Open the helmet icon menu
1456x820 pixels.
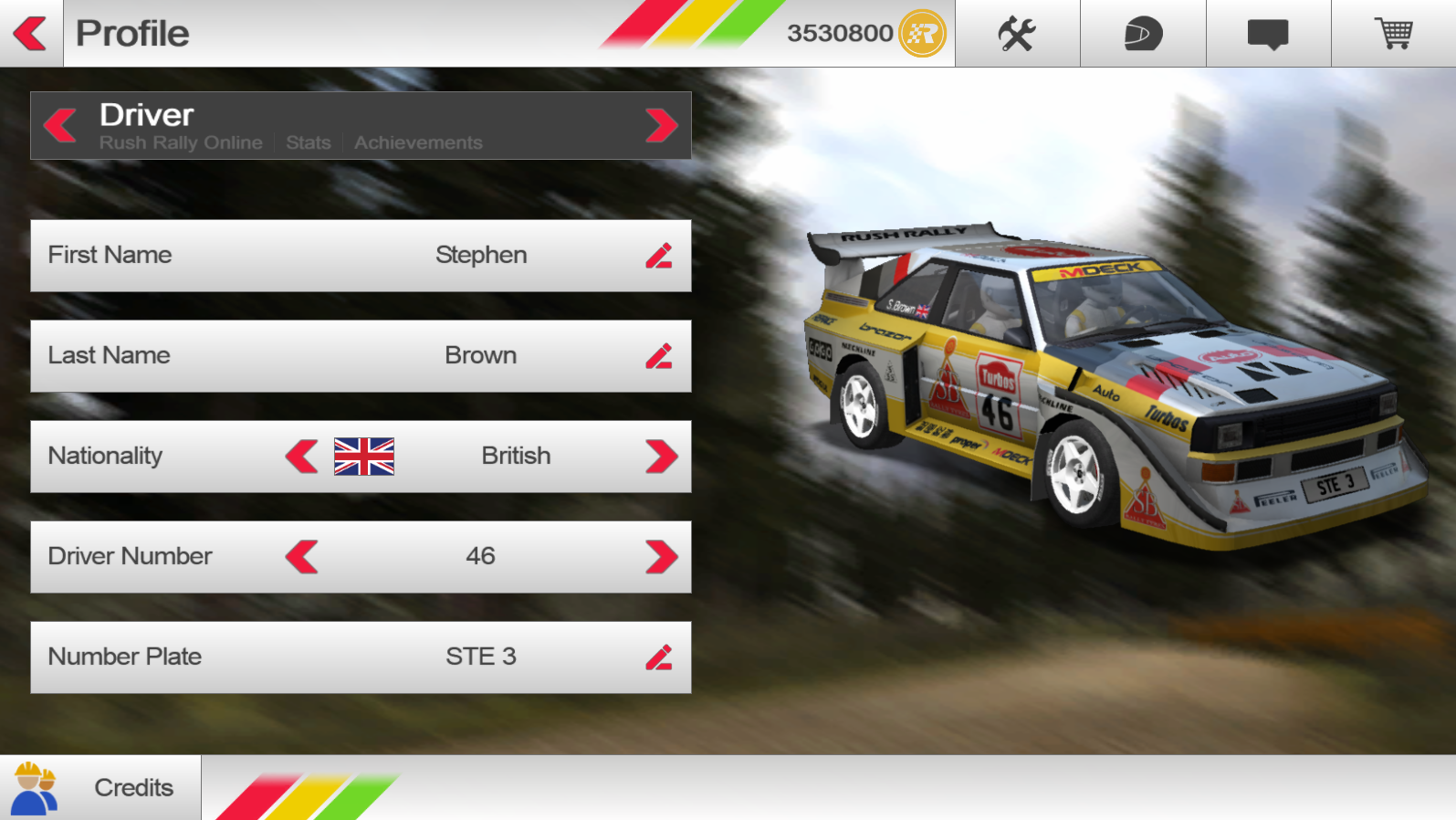click(1143, 34)
